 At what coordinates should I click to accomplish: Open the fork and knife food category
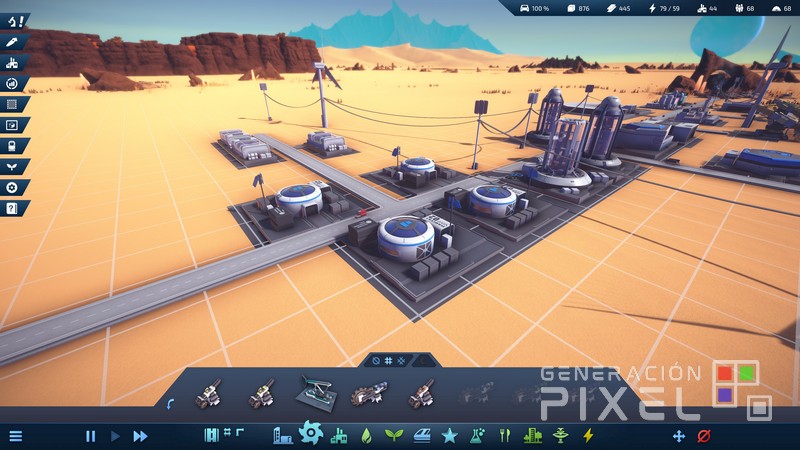[x=505, y=436]
